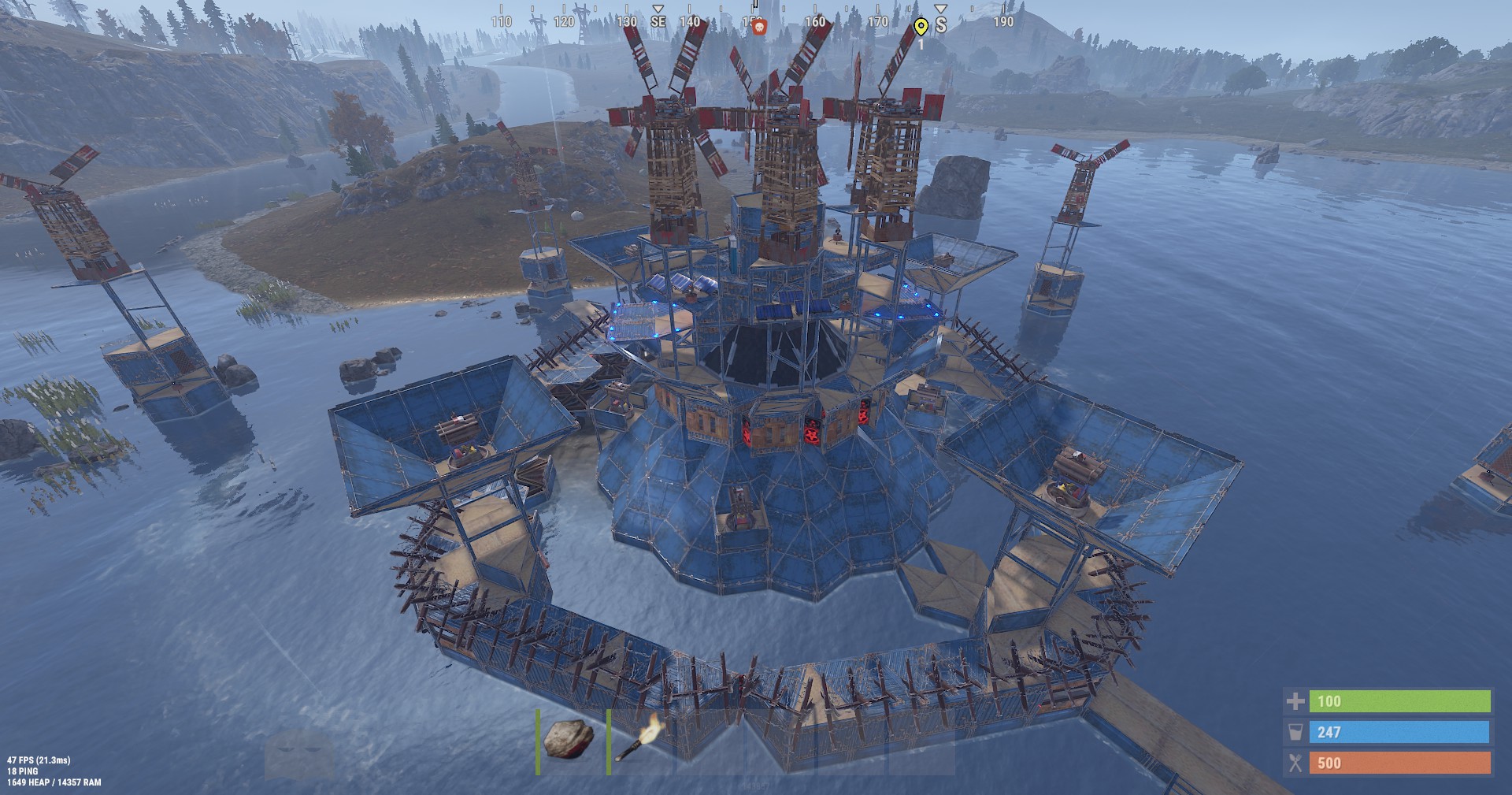Select the rock in the hotbar
This screenshot has width=1512, height=795.
click(x=569, y=740)
